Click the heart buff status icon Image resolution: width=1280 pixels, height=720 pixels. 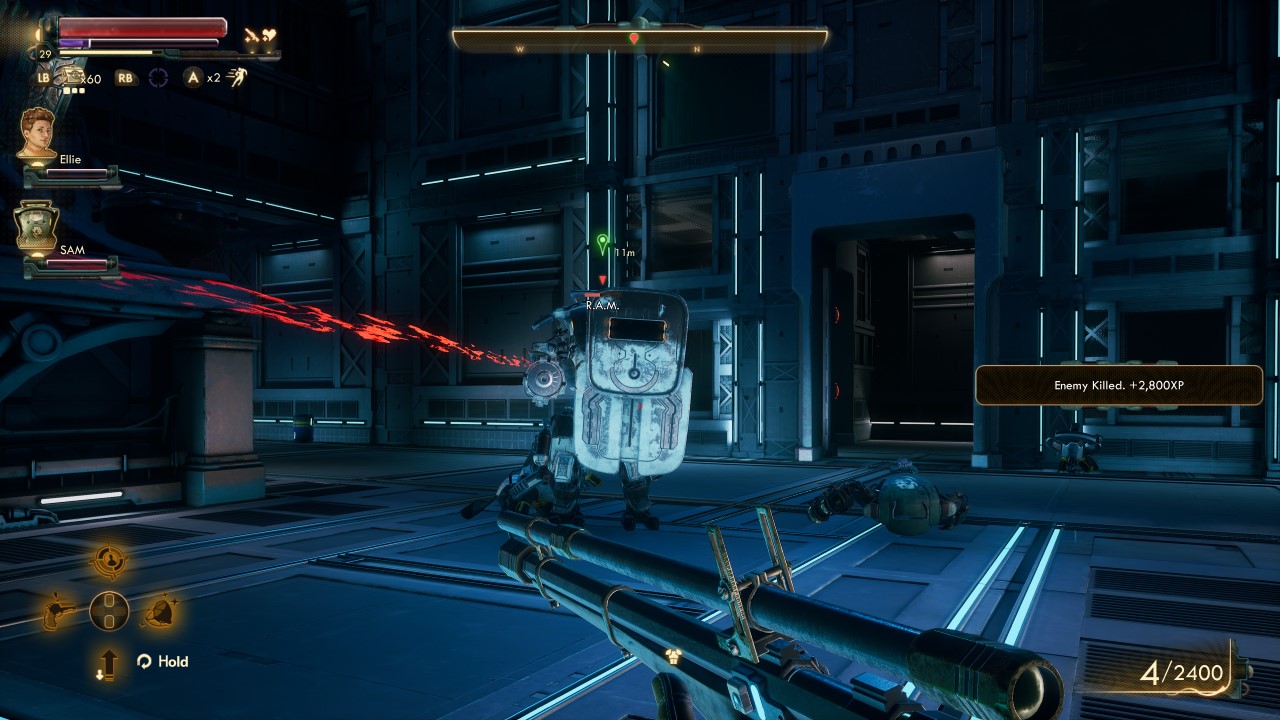click(x=267, y=34)
